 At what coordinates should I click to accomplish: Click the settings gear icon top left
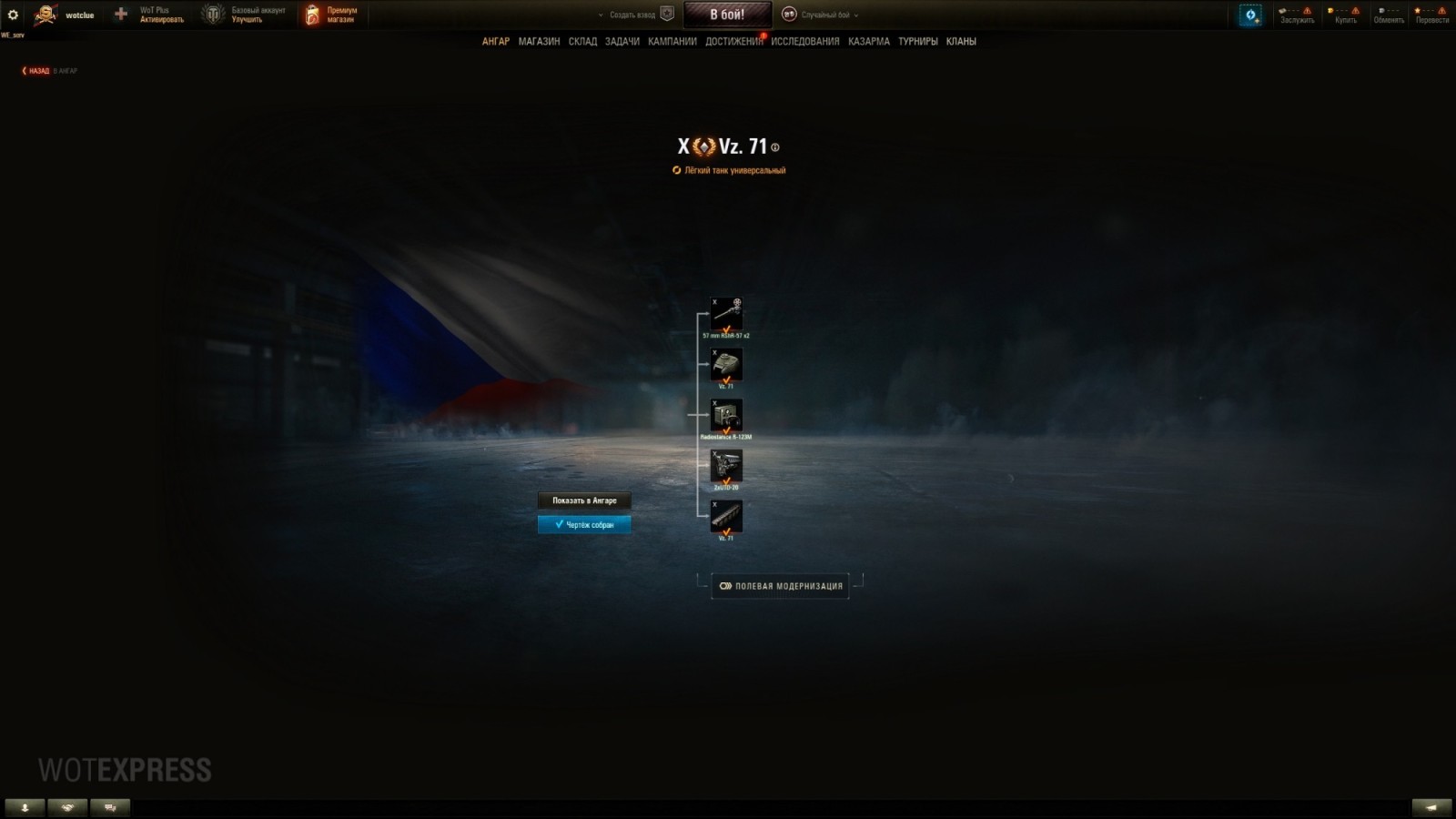(12, 13)
